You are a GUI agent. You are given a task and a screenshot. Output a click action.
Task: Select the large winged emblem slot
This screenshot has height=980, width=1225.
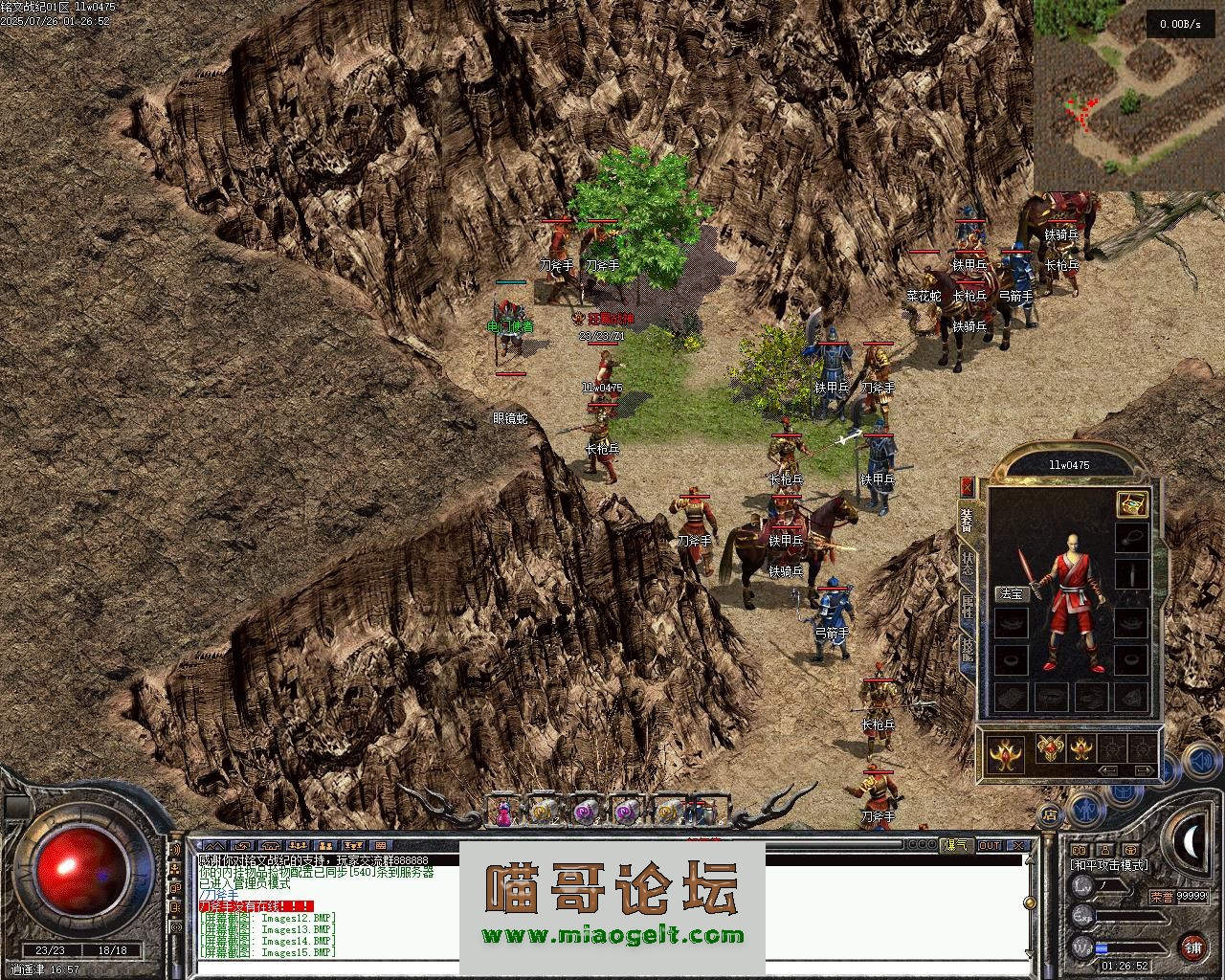[x=1007, y=753]
